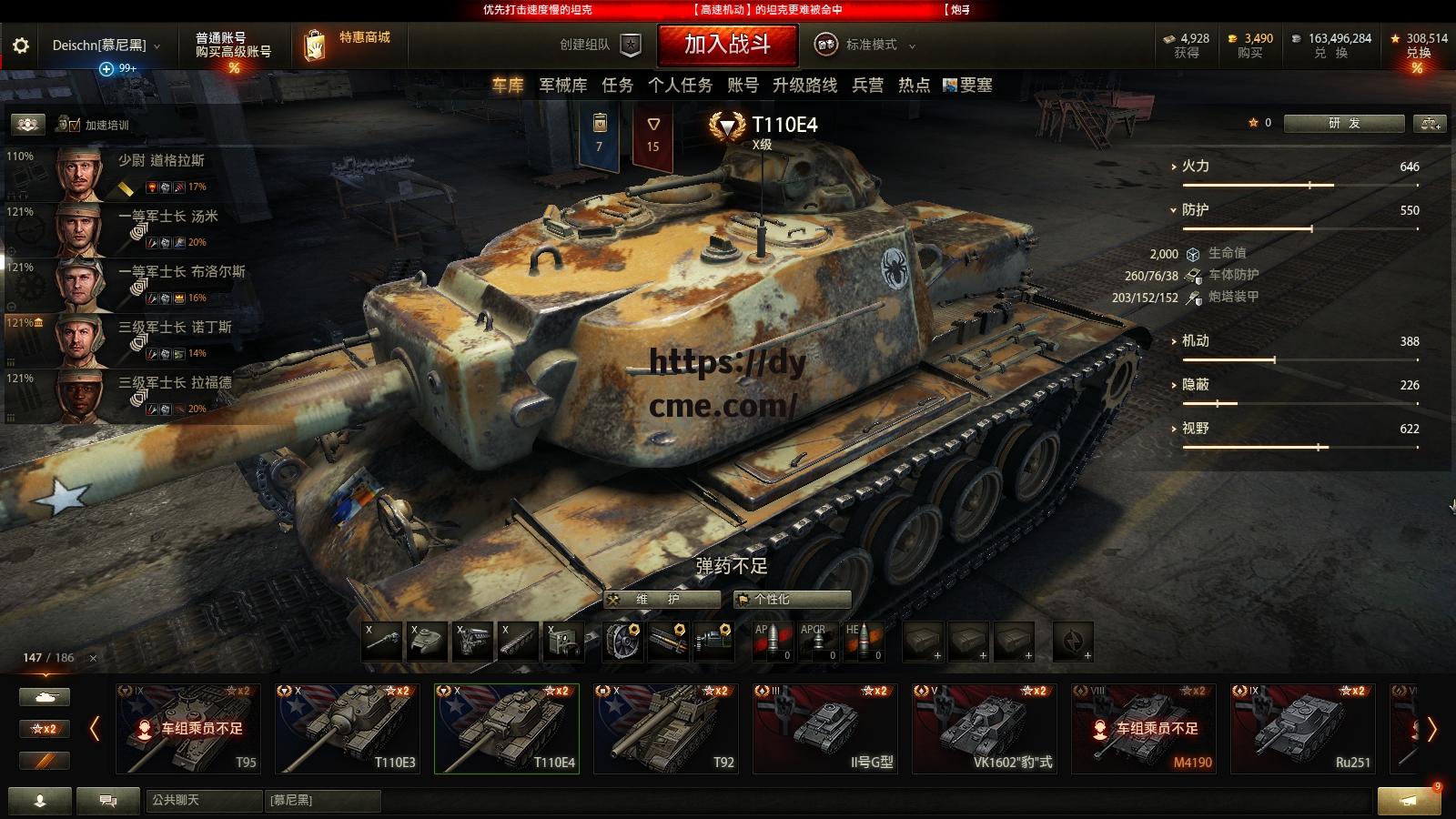The height and width of the screenshot is (819, 1456).
Task: Open the 任务 missions tab
Action: (617, 86)
